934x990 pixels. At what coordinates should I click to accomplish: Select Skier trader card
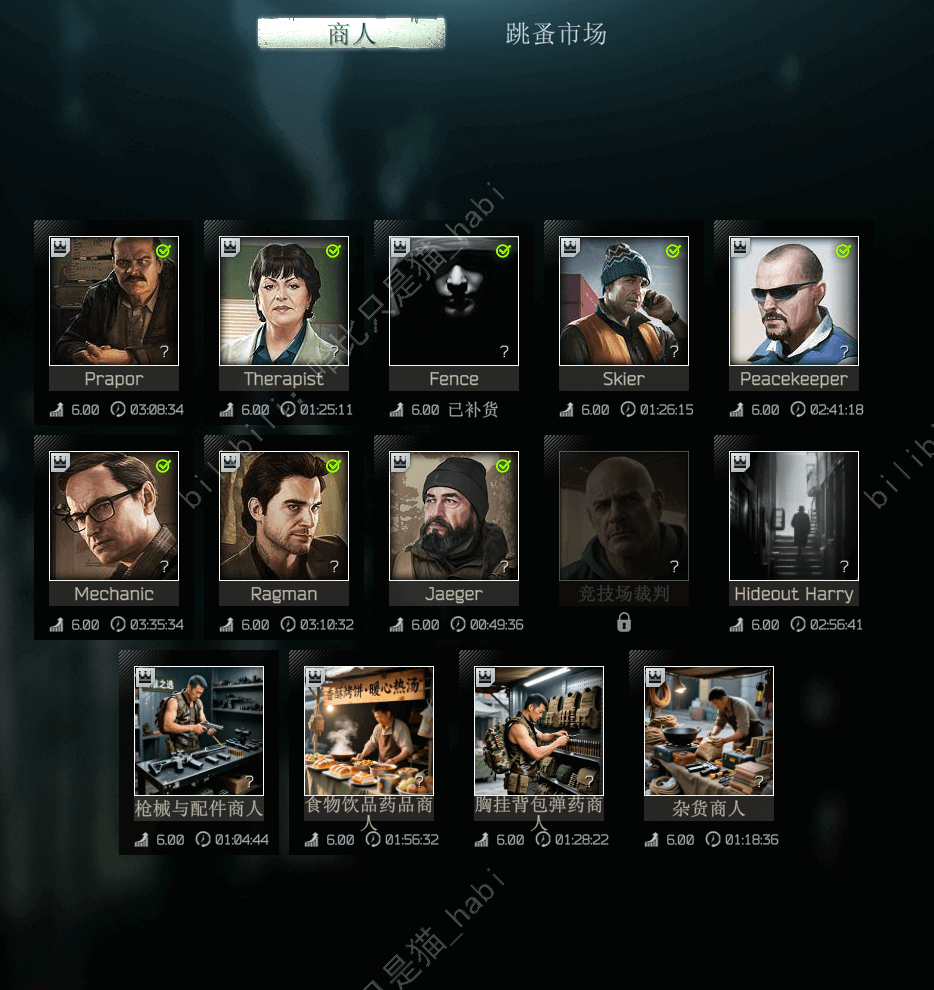click(x=624, y=301)
